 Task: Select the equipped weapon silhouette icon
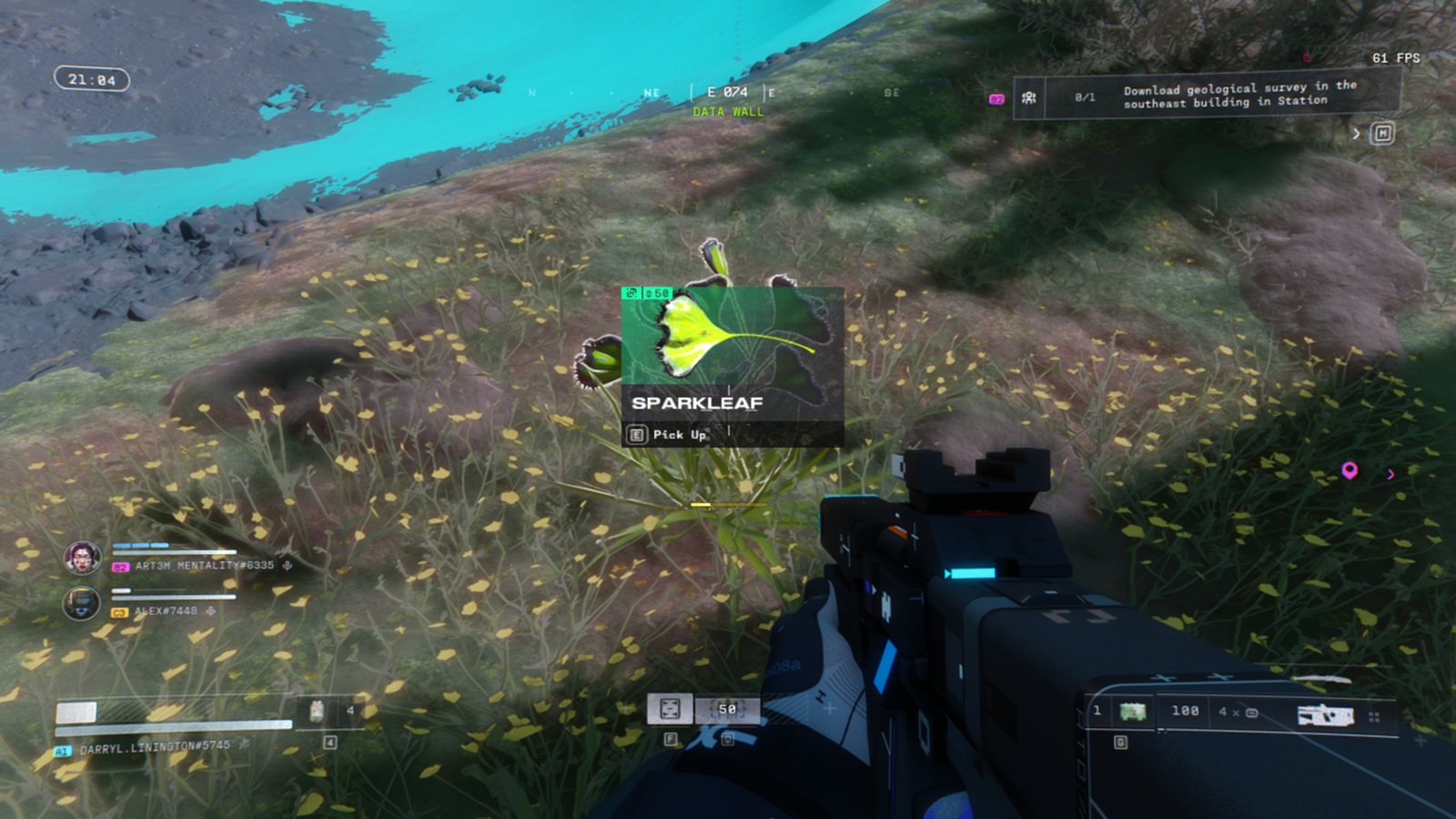click(x=1325, y=715)
